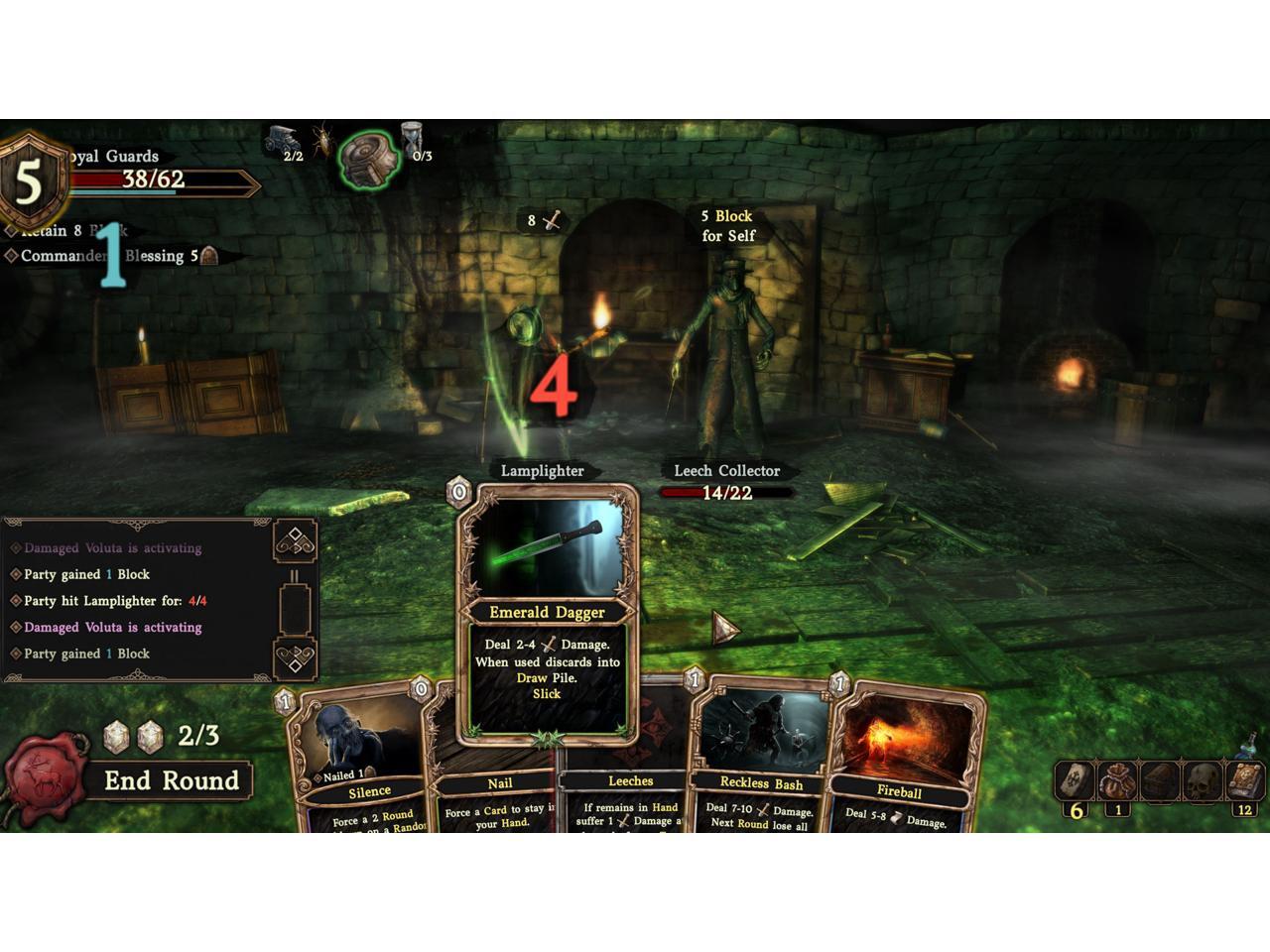Click the cockroach status icon
Screen dimensions: 1270x952
(321, 140)
